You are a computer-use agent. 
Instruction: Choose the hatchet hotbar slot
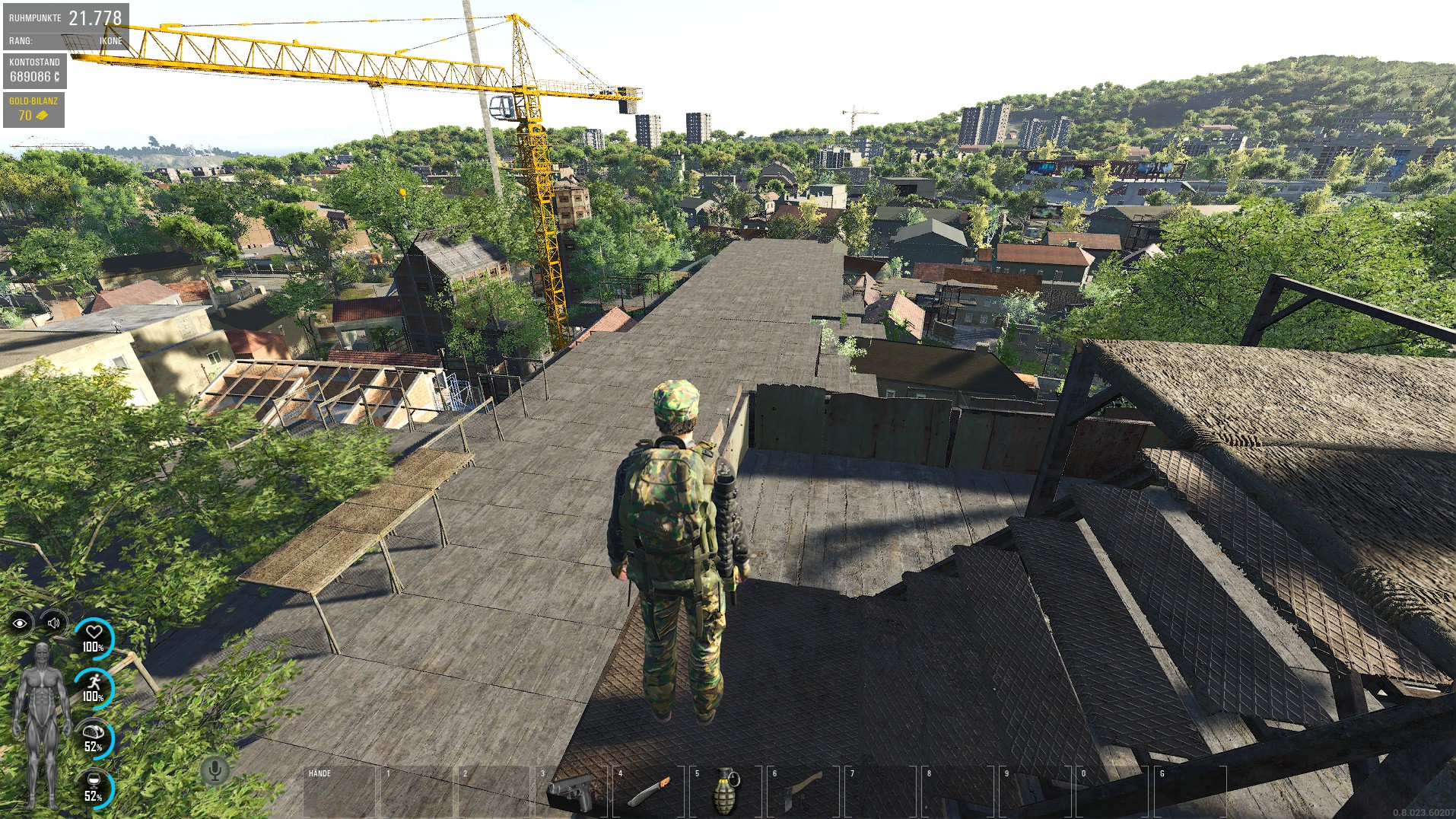tap(803, 792)
